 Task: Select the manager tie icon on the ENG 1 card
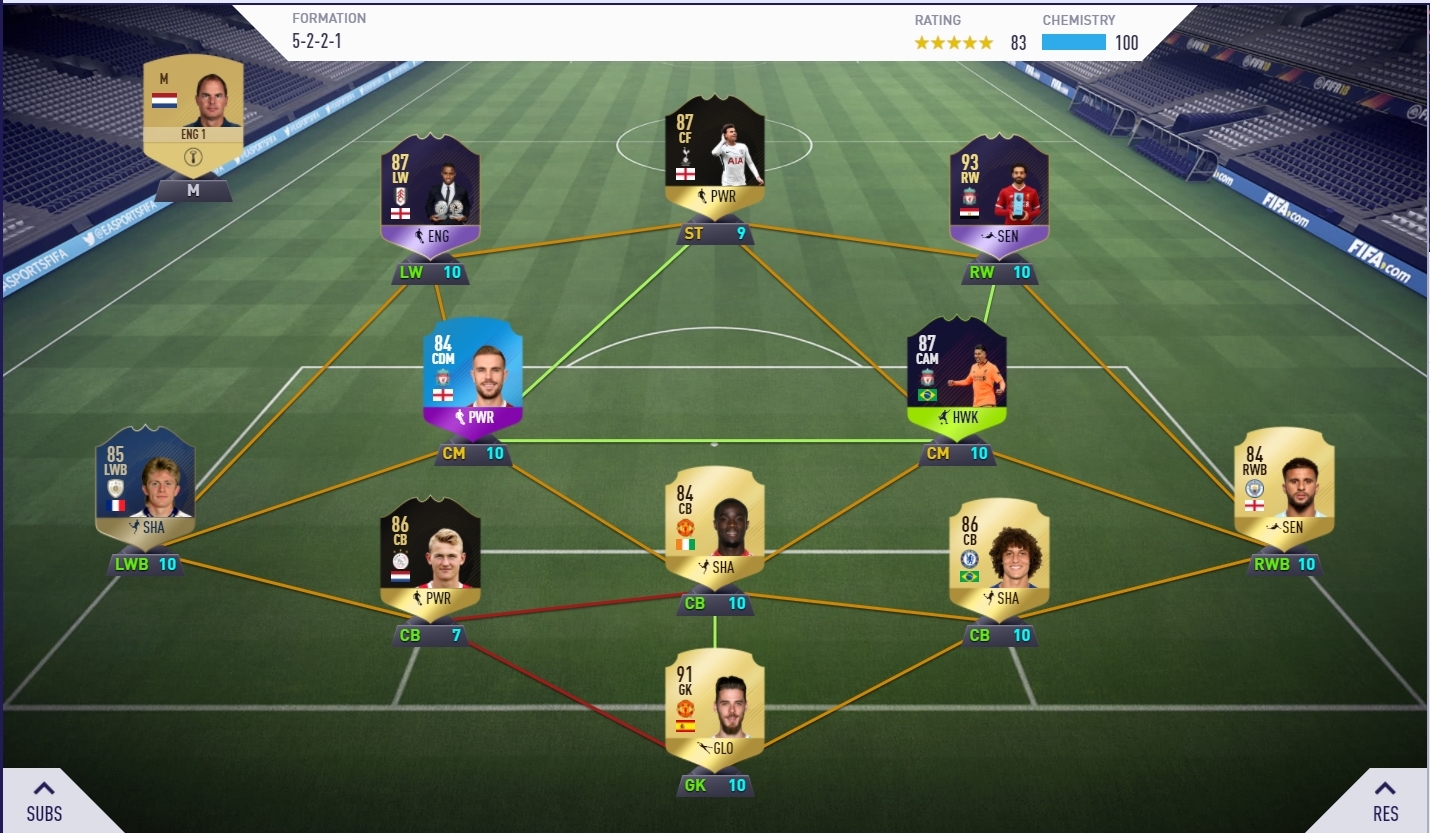tap(193, 157)
